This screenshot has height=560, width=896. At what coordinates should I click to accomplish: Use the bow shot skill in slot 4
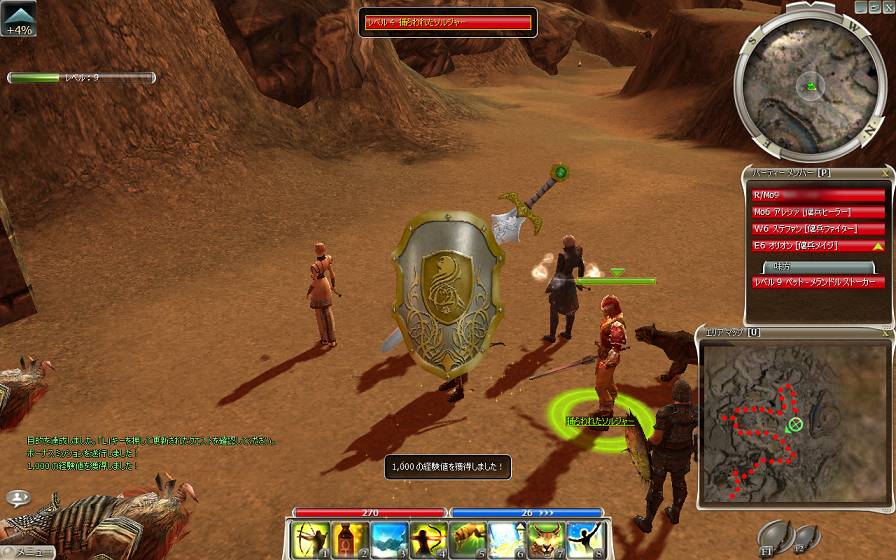coord(424,540)
